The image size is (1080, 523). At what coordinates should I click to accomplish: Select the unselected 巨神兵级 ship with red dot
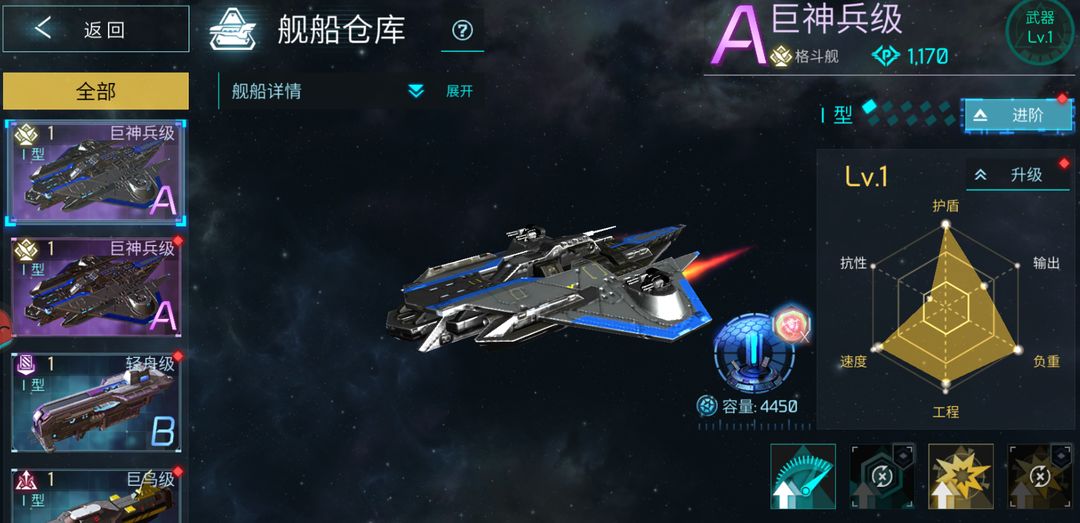(x=96, y=288)
